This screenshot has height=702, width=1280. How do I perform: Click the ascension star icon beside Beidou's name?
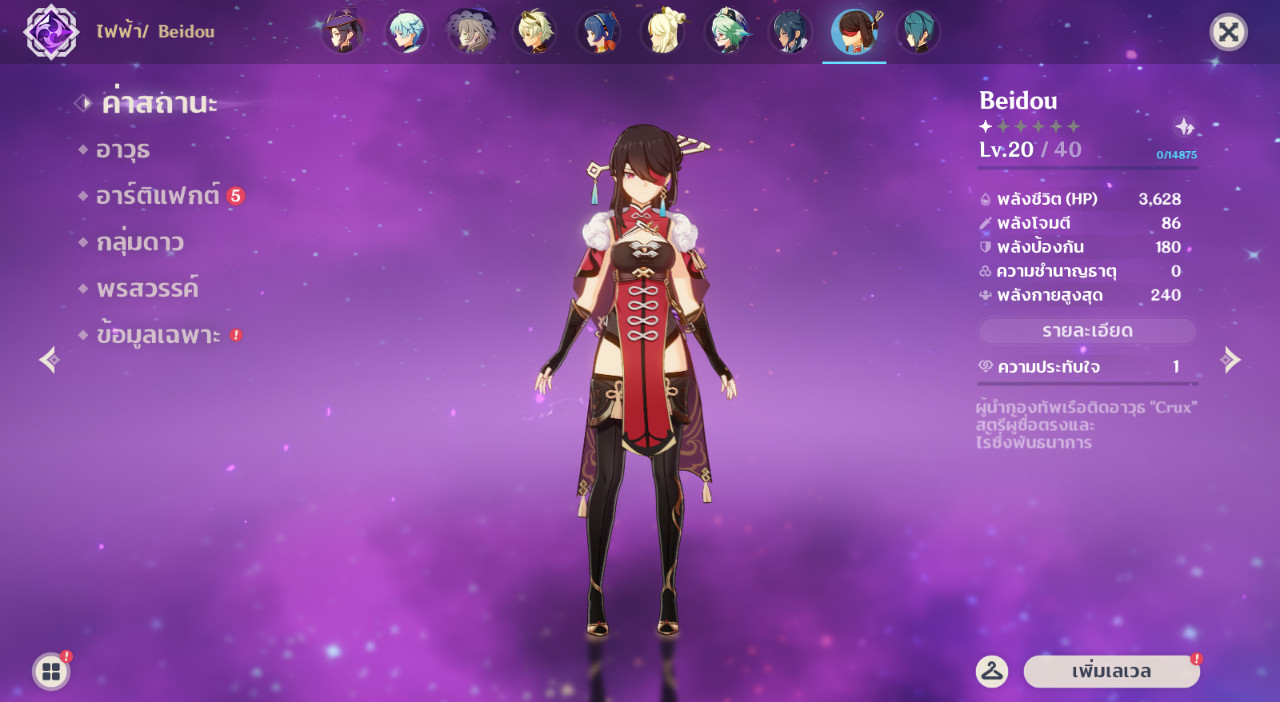1184,126
